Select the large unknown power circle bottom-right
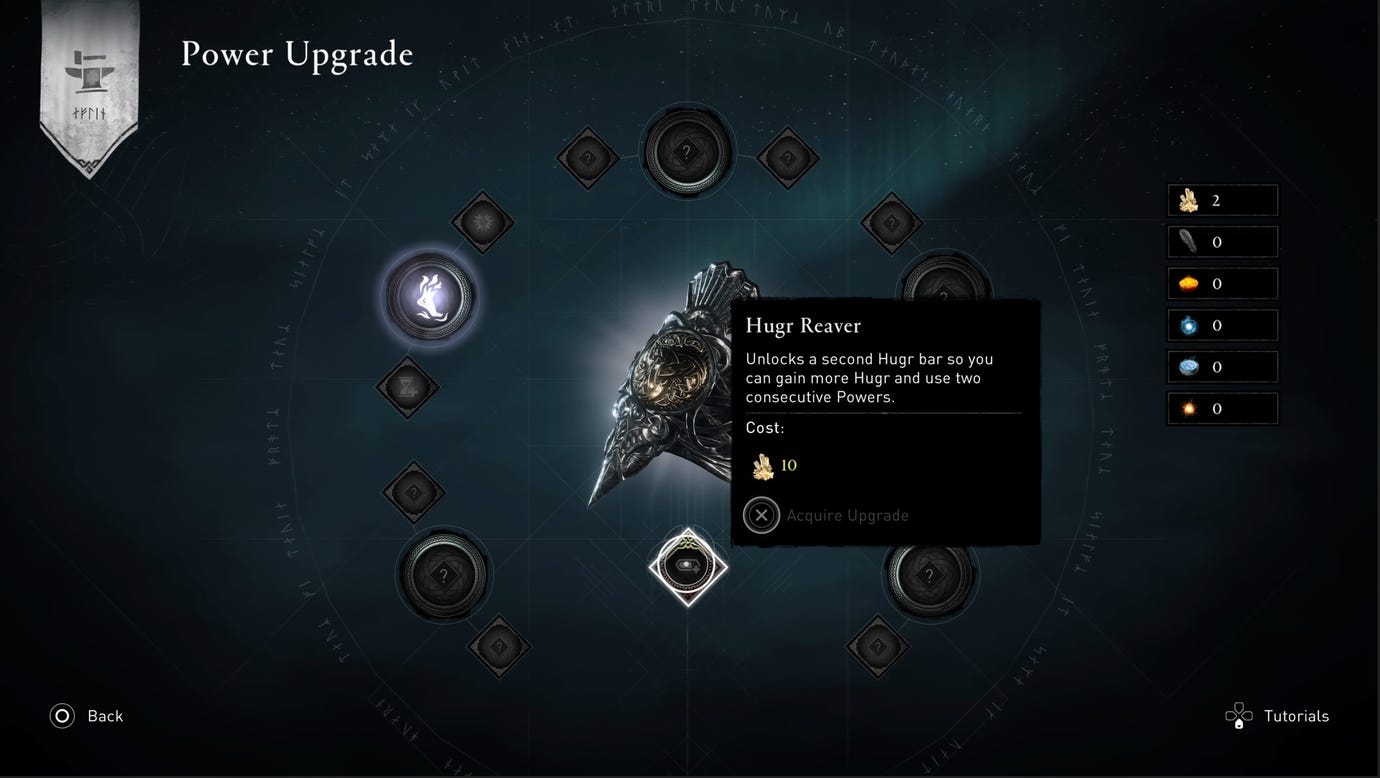 pyautogui.click(x=929, y=575)
